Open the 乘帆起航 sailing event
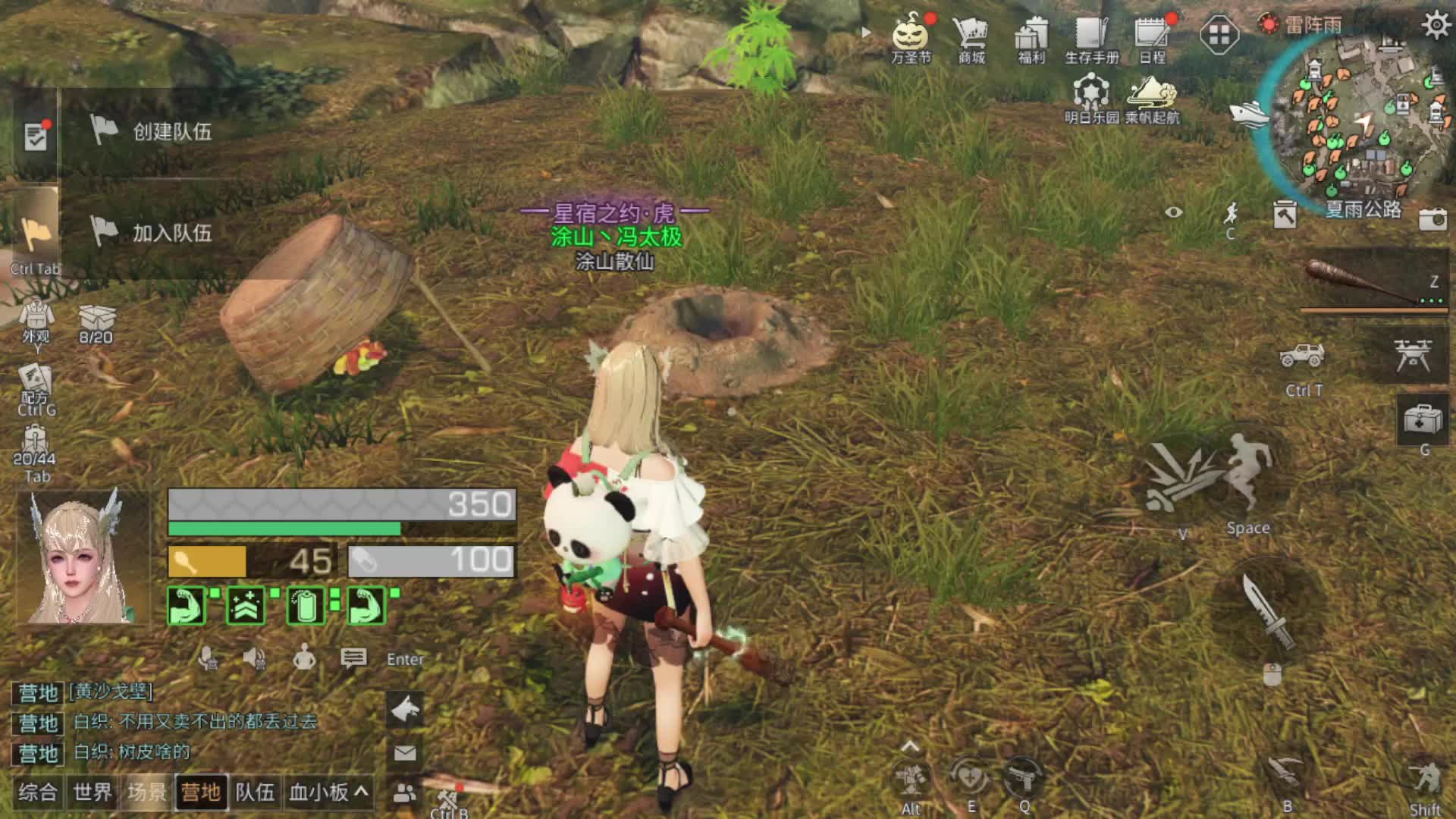The image size is (1456, 819). tap(1152, 97)
